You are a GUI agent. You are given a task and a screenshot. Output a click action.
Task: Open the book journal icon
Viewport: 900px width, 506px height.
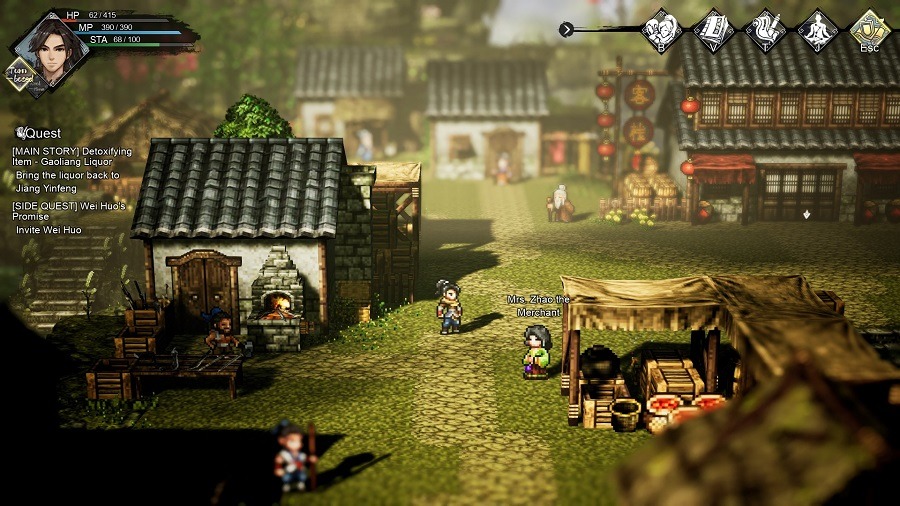713,28
